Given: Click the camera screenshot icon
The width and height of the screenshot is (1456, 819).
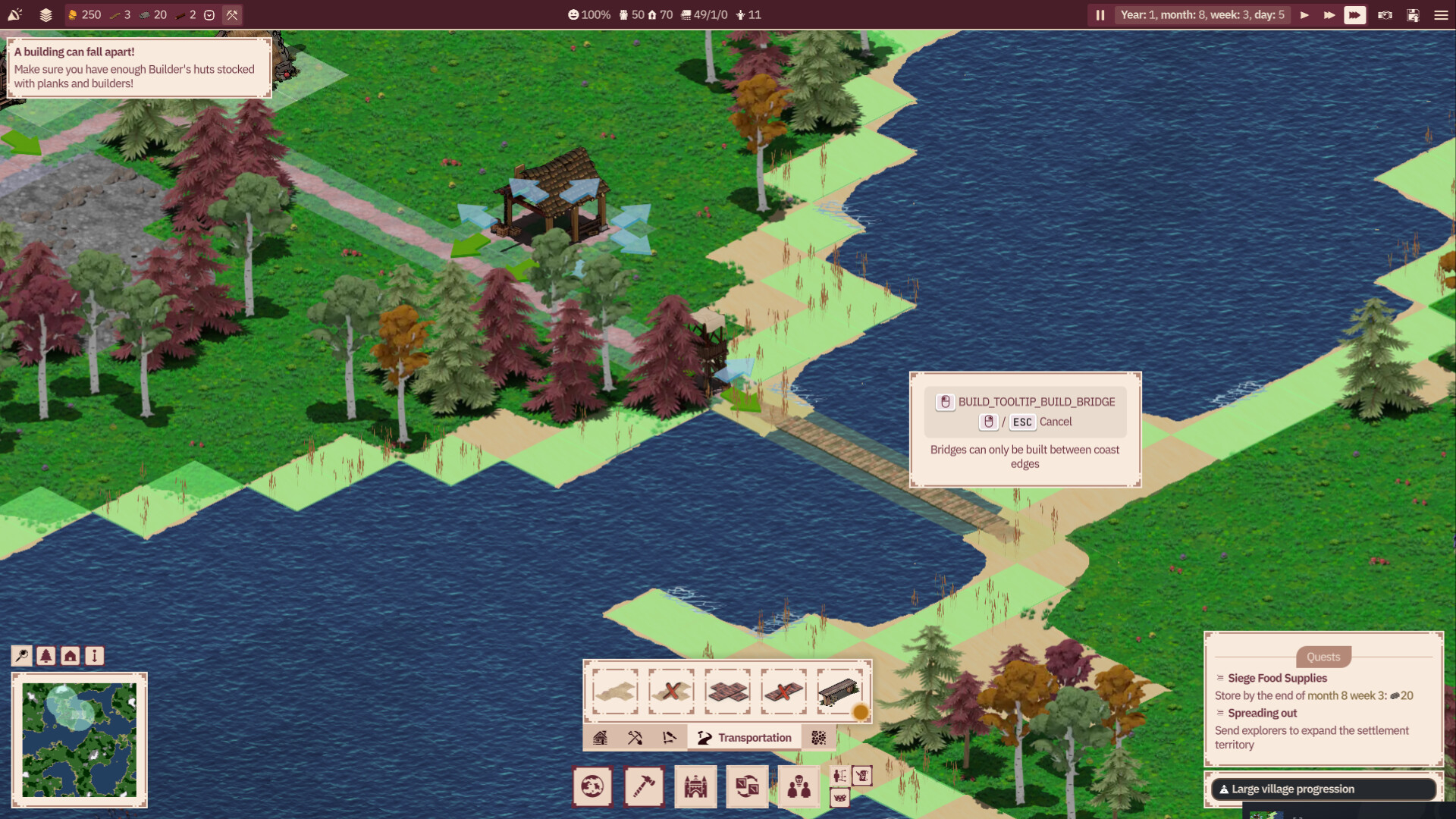Looking at the screenshot, I should 1385,15.
